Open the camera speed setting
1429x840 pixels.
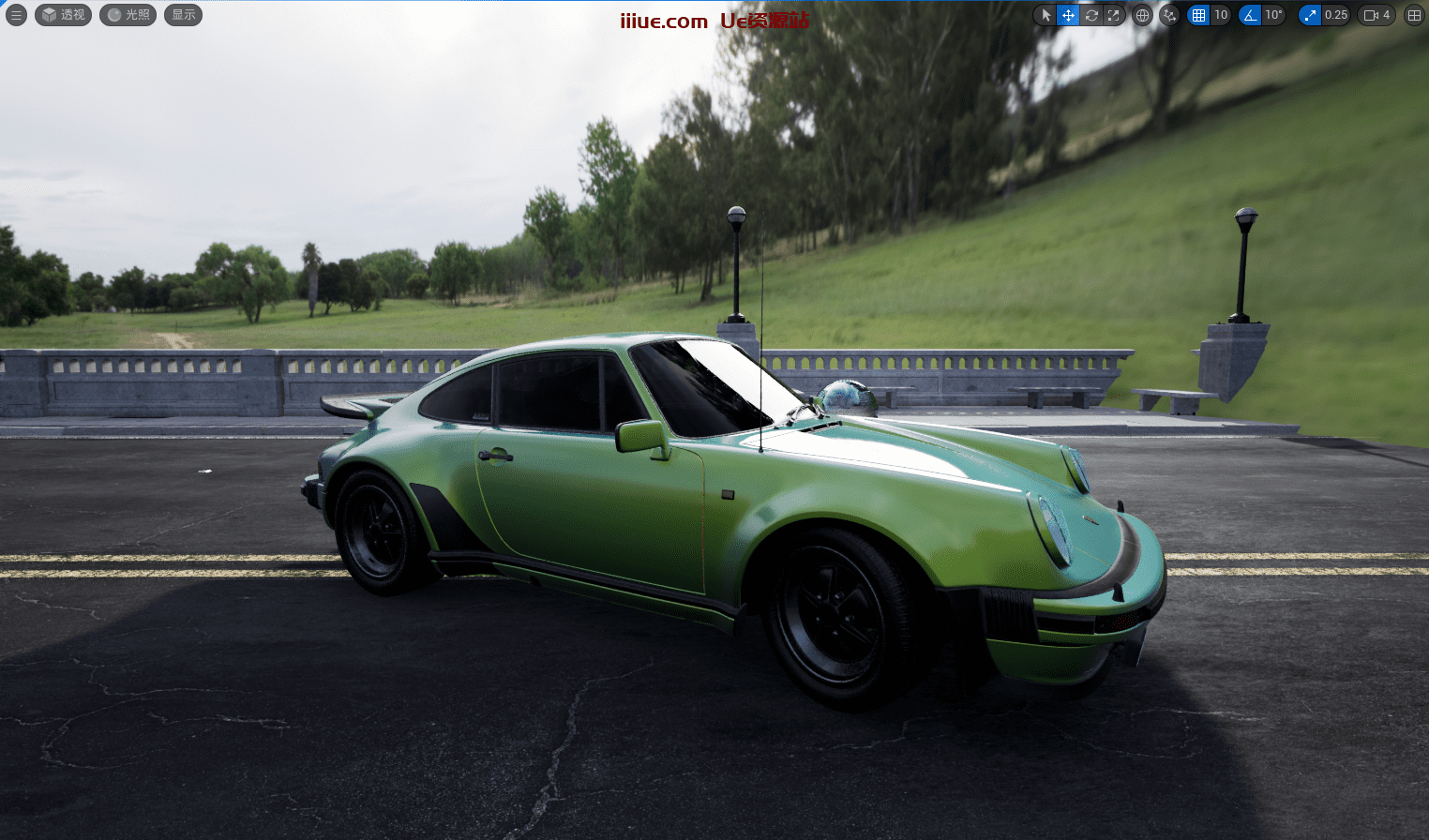pos(1376,15)
